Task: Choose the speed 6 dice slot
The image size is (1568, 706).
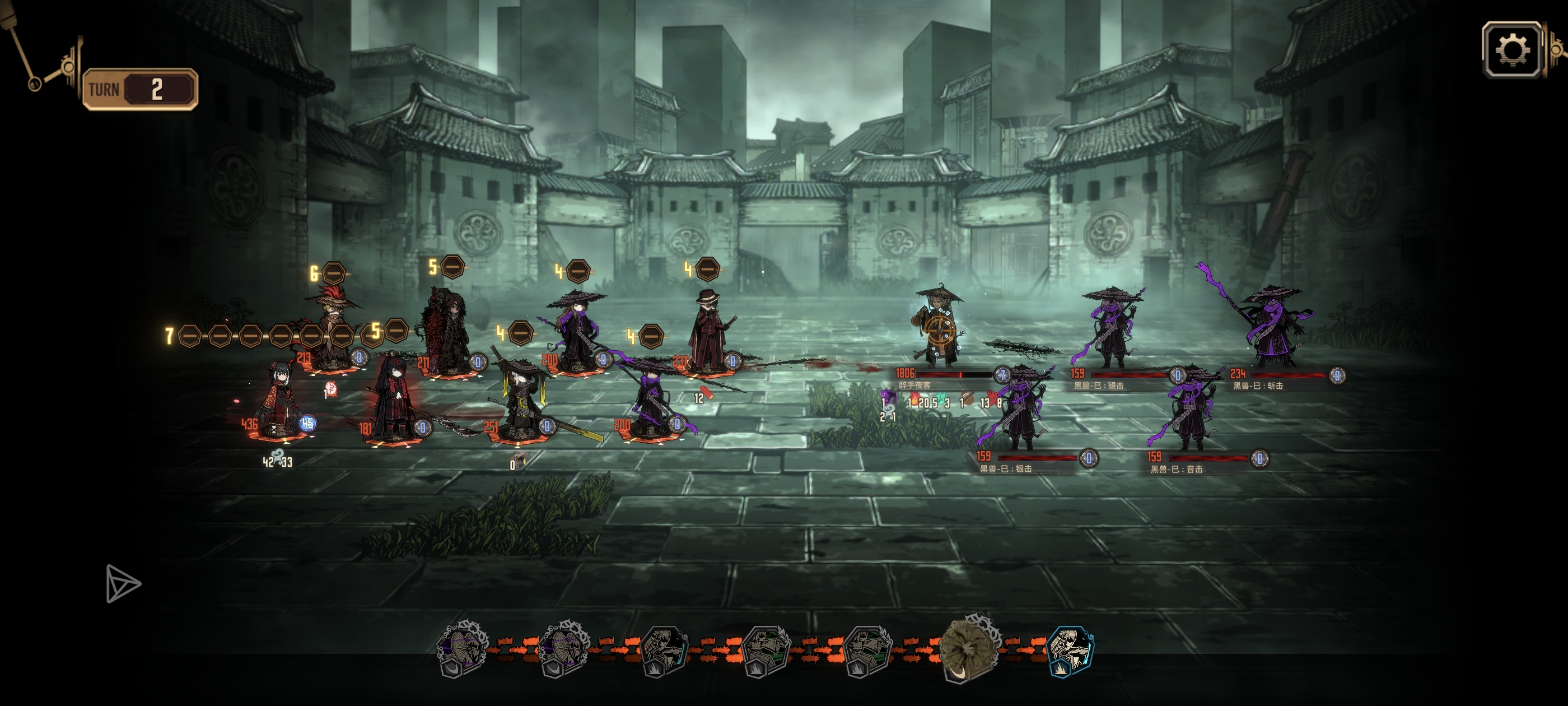Action: pyautogui.click(x=333, y=273)
